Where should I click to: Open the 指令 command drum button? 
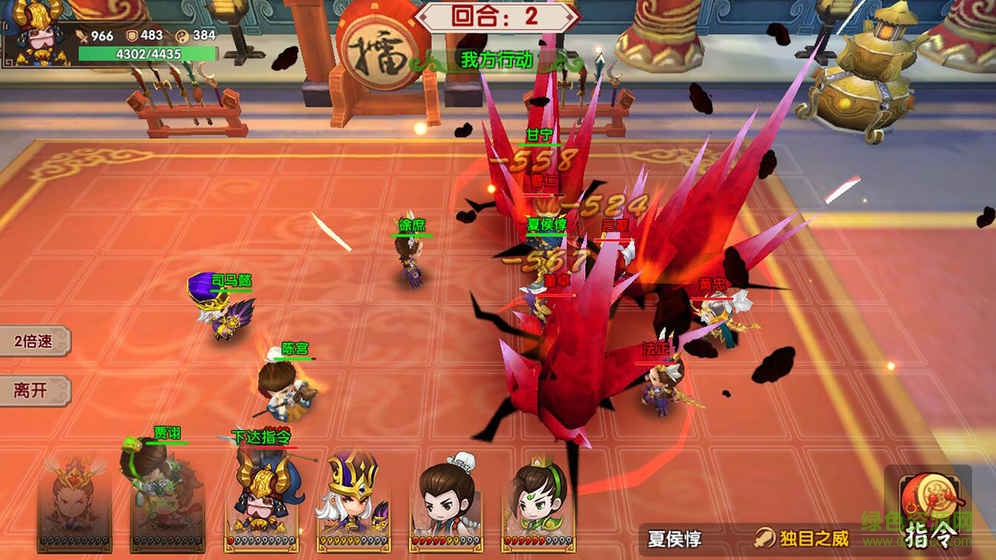coord(929,507)
